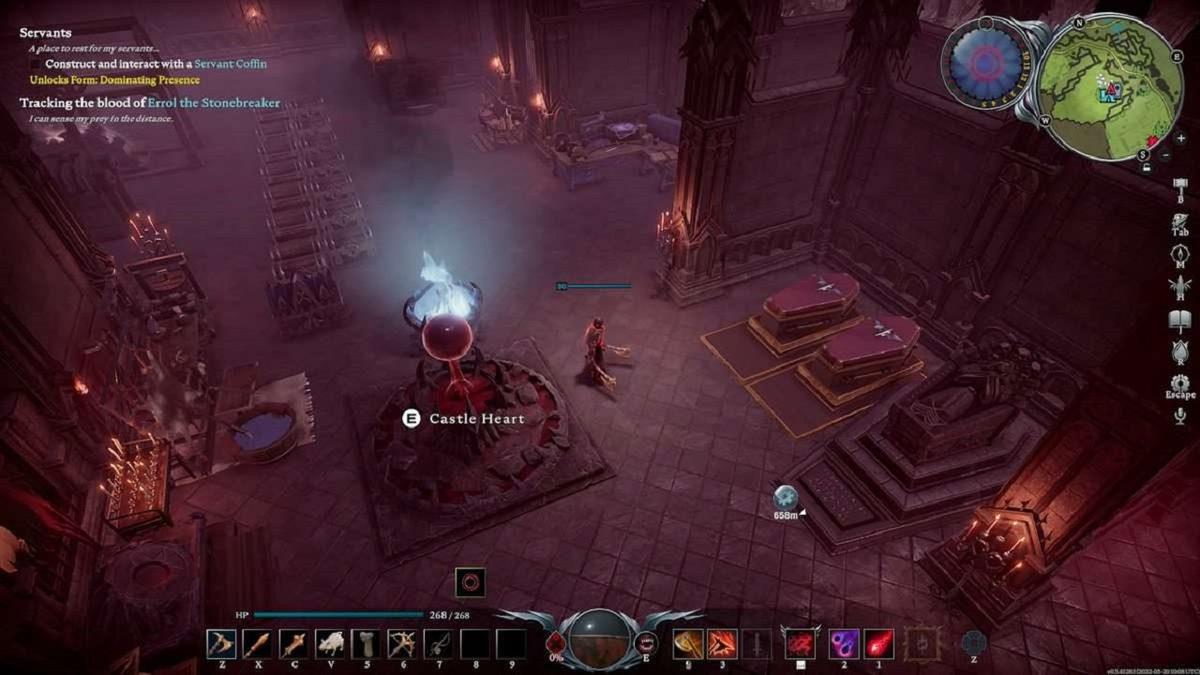
Task: Select the bone item hotbar slot
Action: [x=366, y=643]
